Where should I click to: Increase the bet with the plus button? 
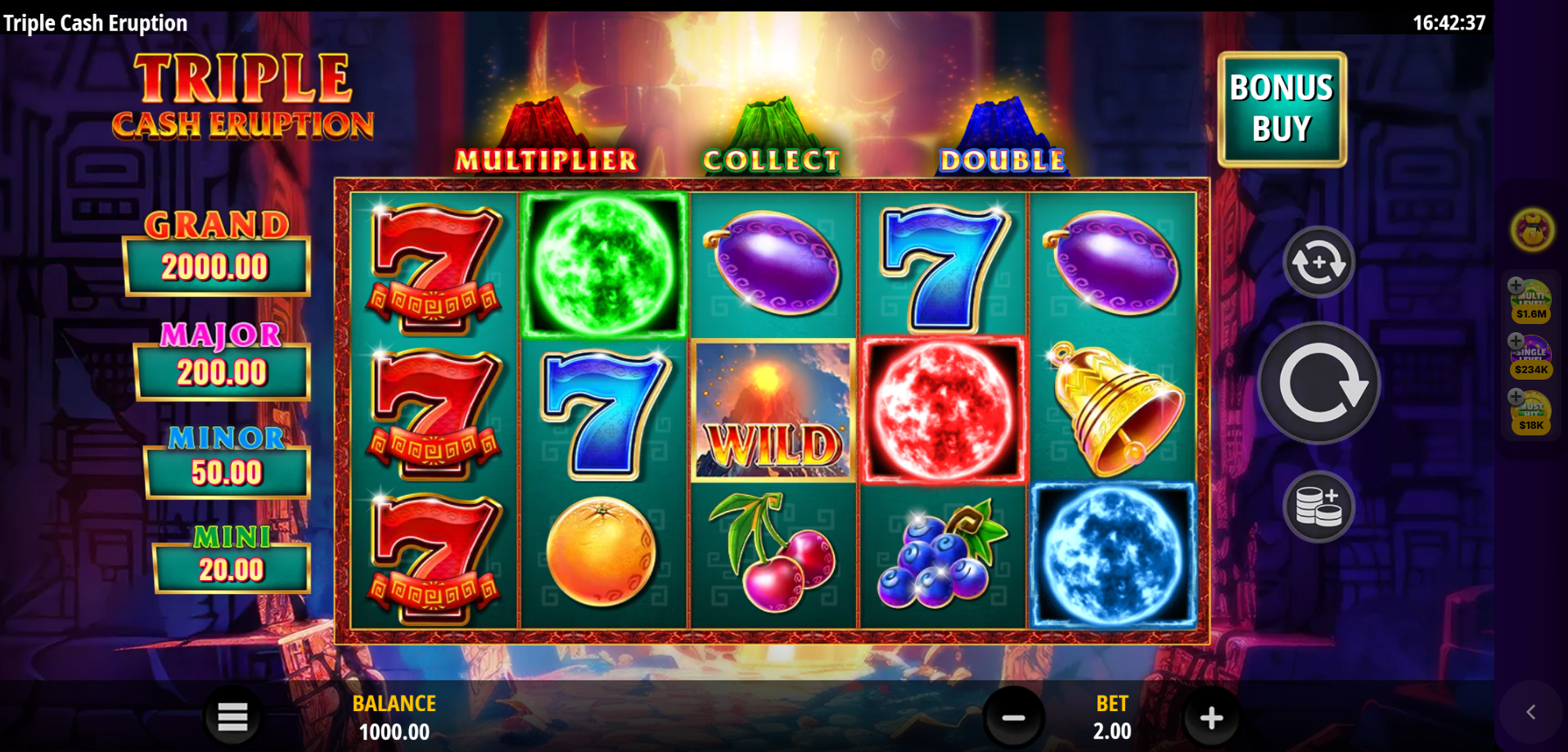(1211, 718)
